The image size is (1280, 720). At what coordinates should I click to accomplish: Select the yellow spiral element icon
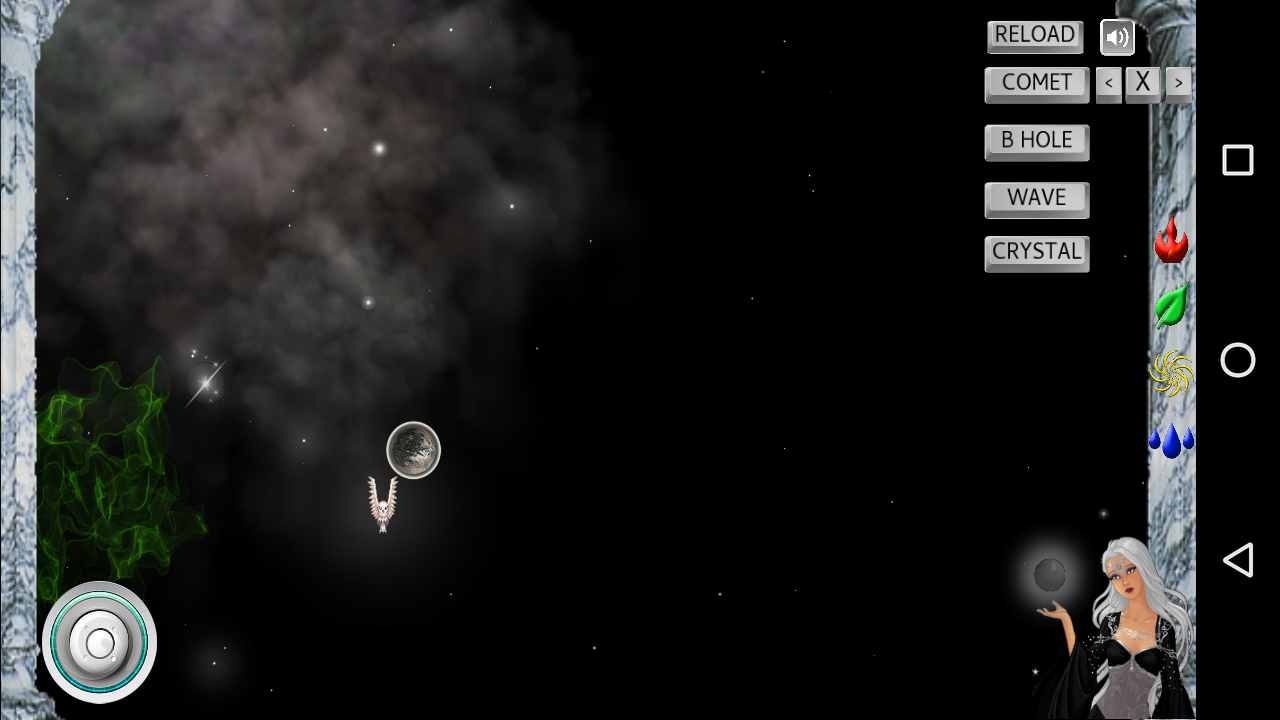(1171, 374)
